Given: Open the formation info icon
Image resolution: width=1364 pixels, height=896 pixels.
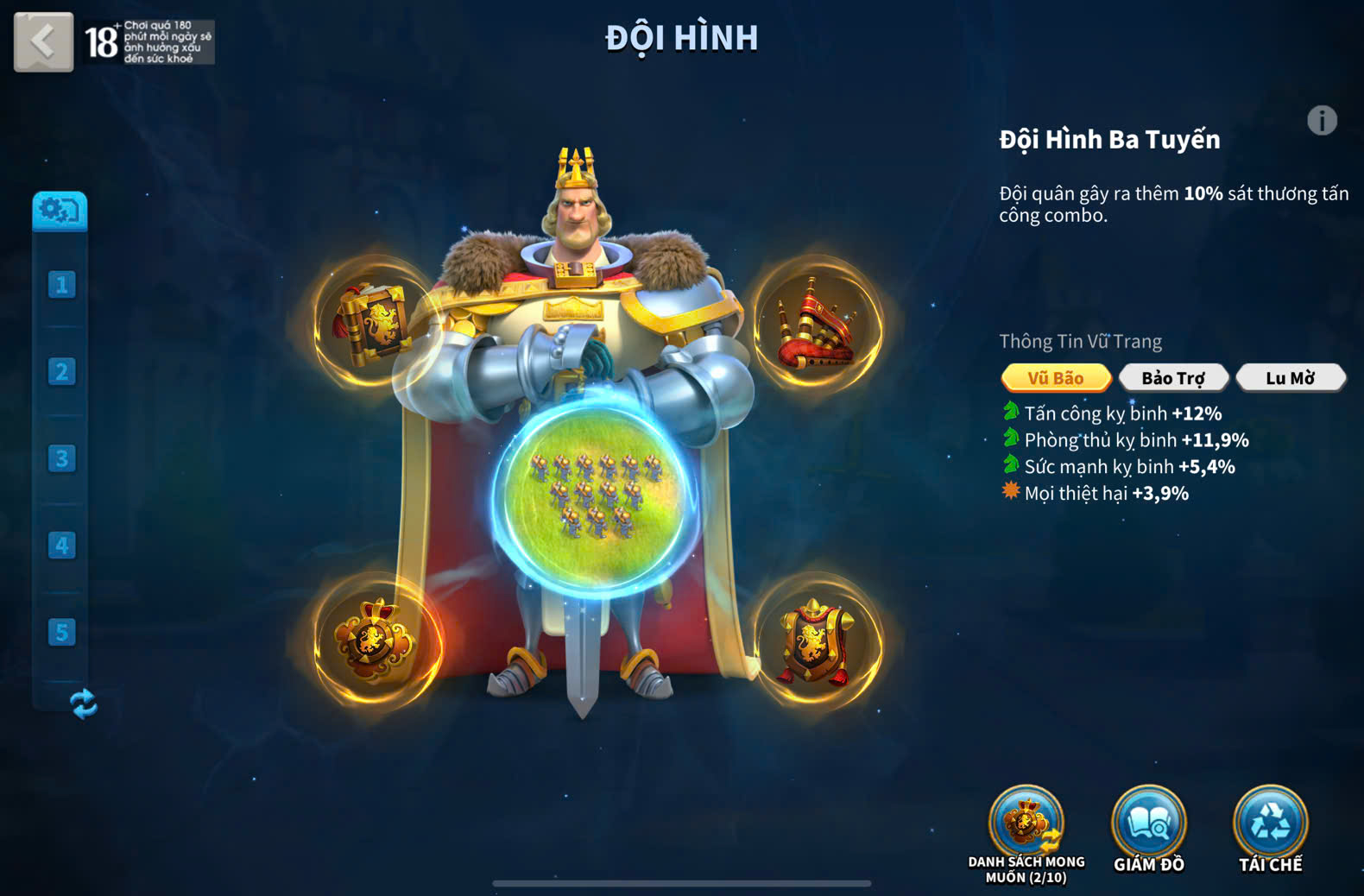Looking at the screenshot, I should [1322, 121].
